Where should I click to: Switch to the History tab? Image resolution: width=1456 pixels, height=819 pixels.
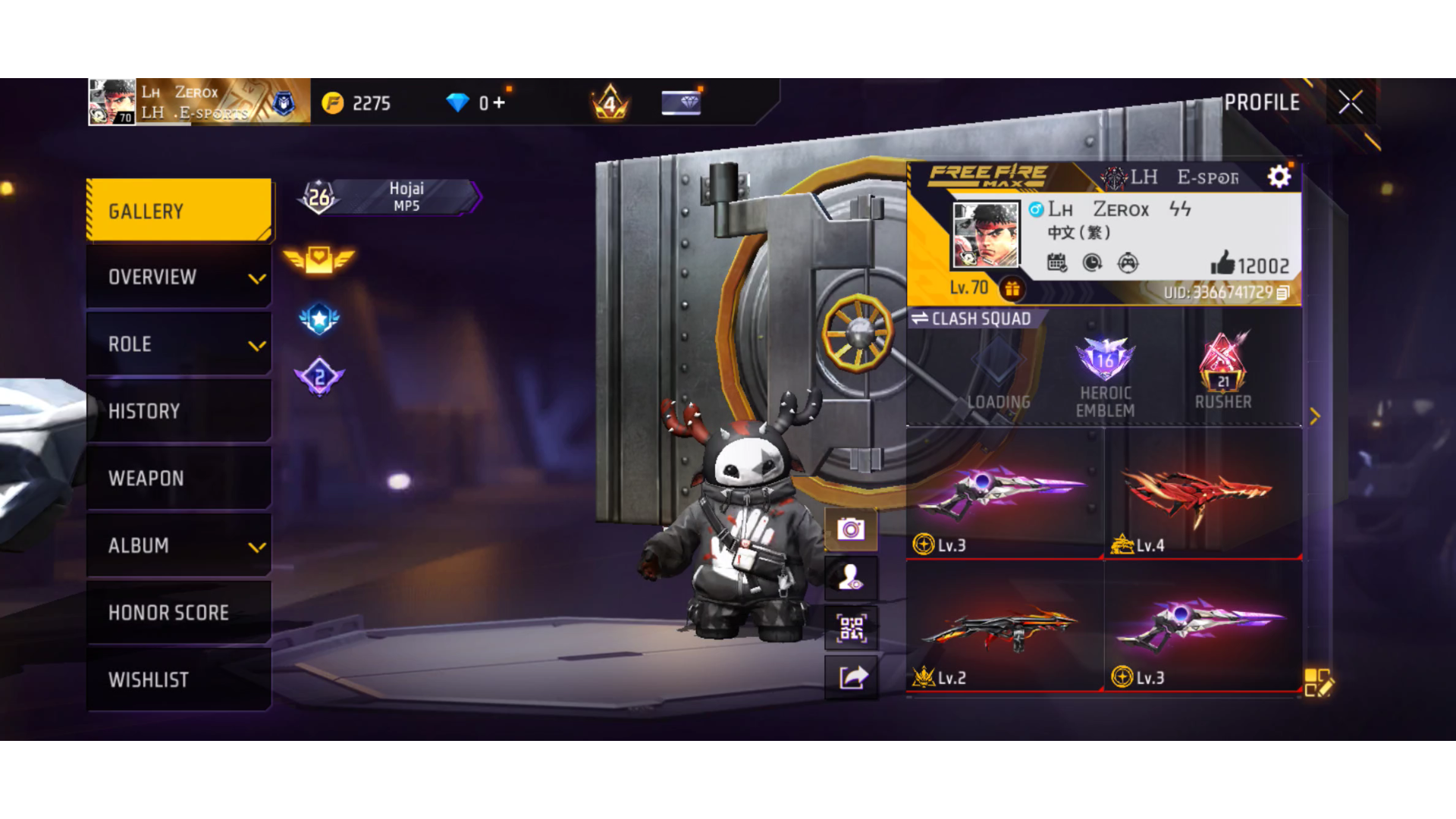coord(179,411)
